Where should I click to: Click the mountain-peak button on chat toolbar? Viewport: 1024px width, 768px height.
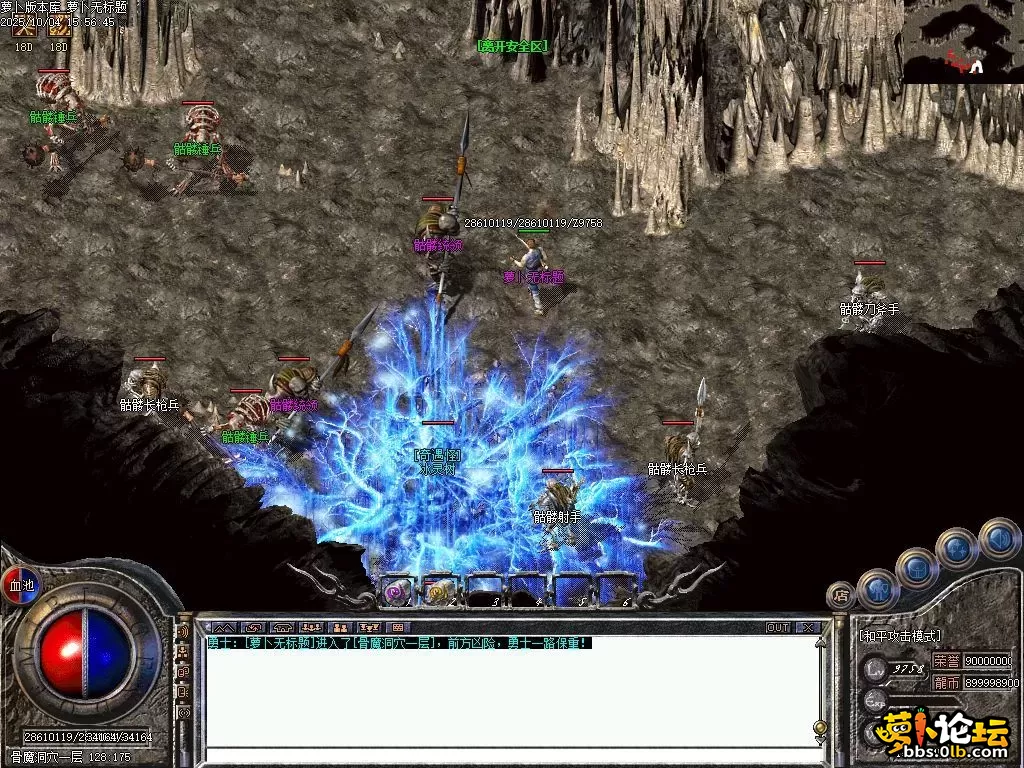(222, 628)
